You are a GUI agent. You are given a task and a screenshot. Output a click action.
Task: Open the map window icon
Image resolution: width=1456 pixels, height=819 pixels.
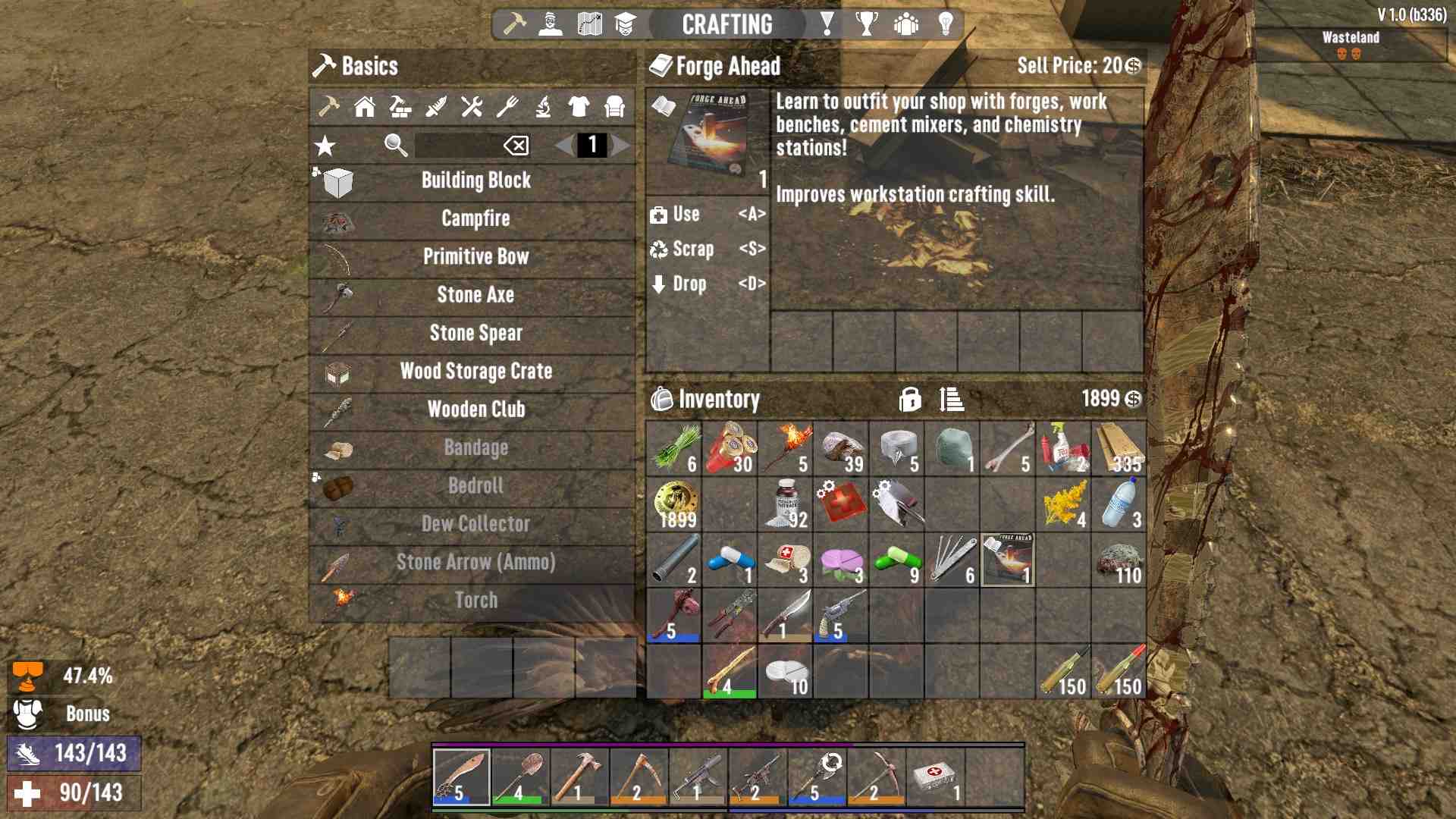coord(589,24)
